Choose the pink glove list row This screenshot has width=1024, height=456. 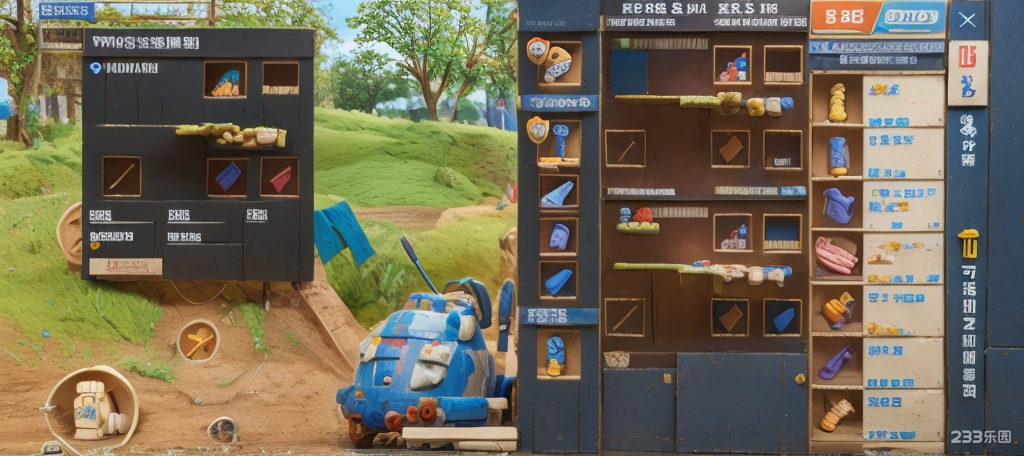click(x=876, y=257)
